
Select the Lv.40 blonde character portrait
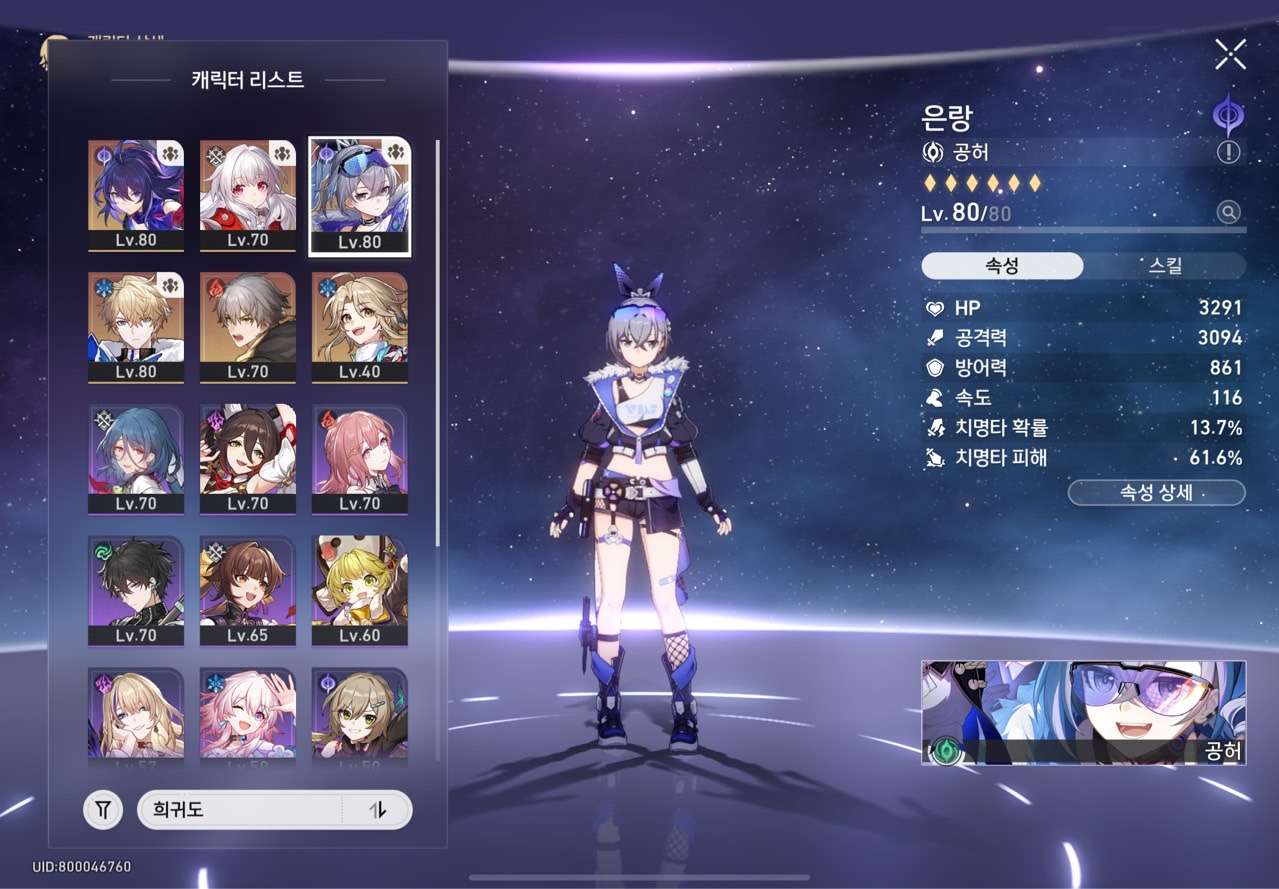[x=360, y=327]
